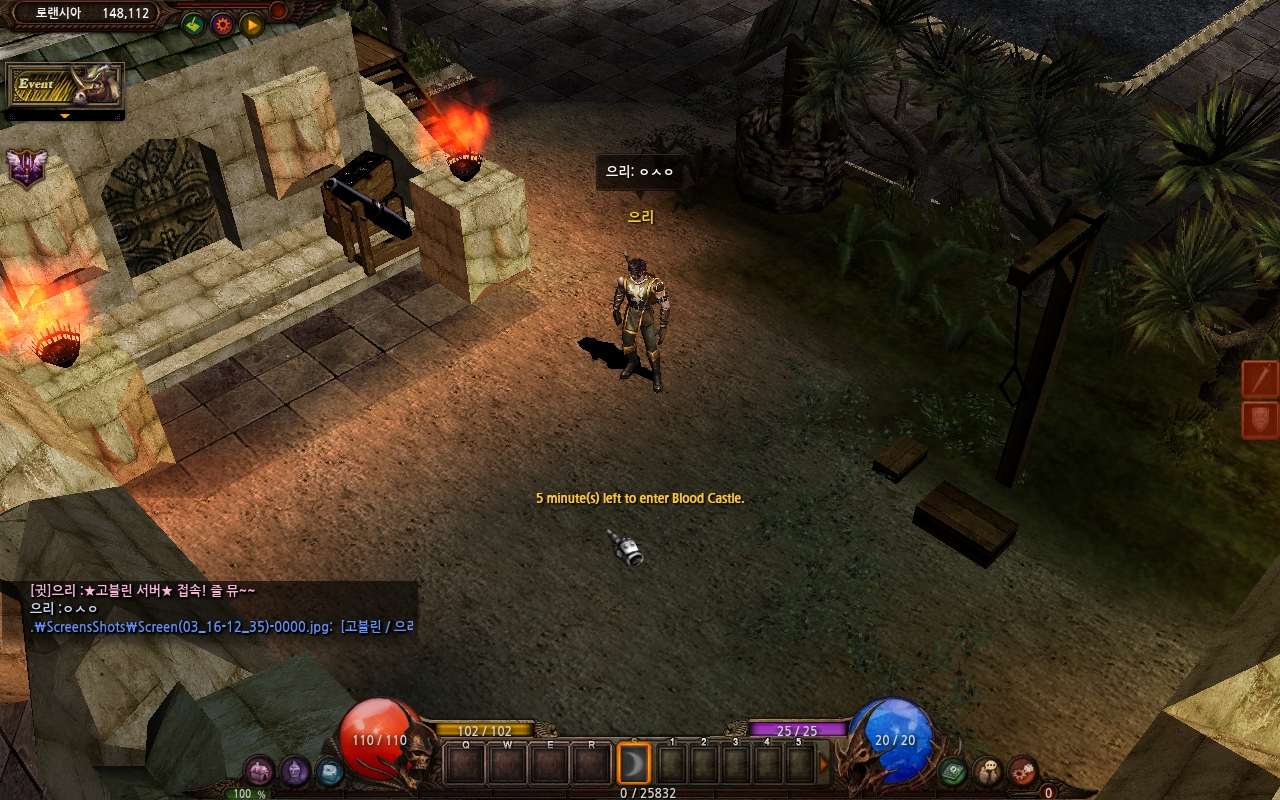Expand the arrow below the Event banner
The height and width of the screenshot is (800, 1280).
[x=65, y=116]
